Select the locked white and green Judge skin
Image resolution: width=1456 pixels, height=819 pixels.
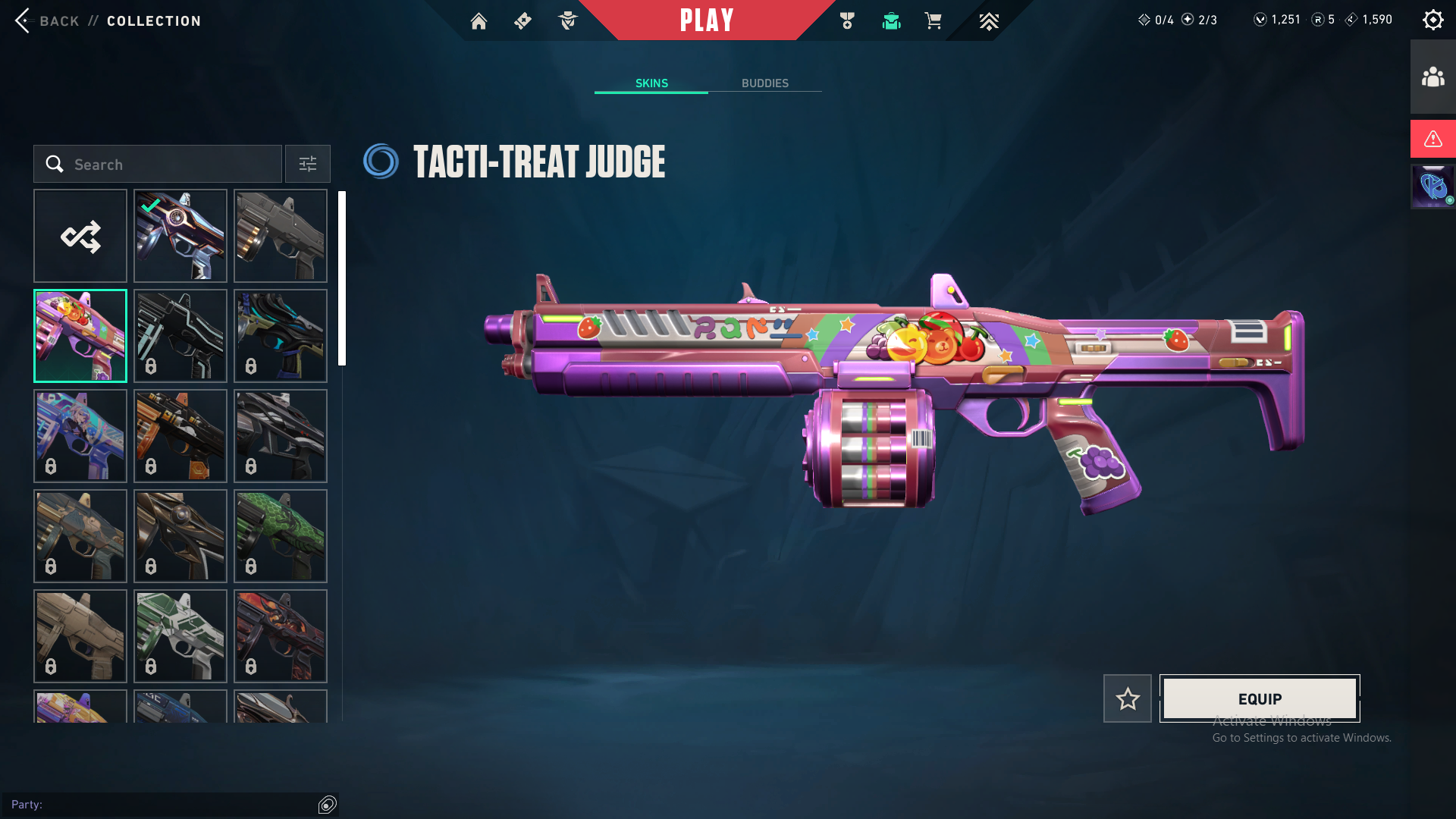coord(180,636)
